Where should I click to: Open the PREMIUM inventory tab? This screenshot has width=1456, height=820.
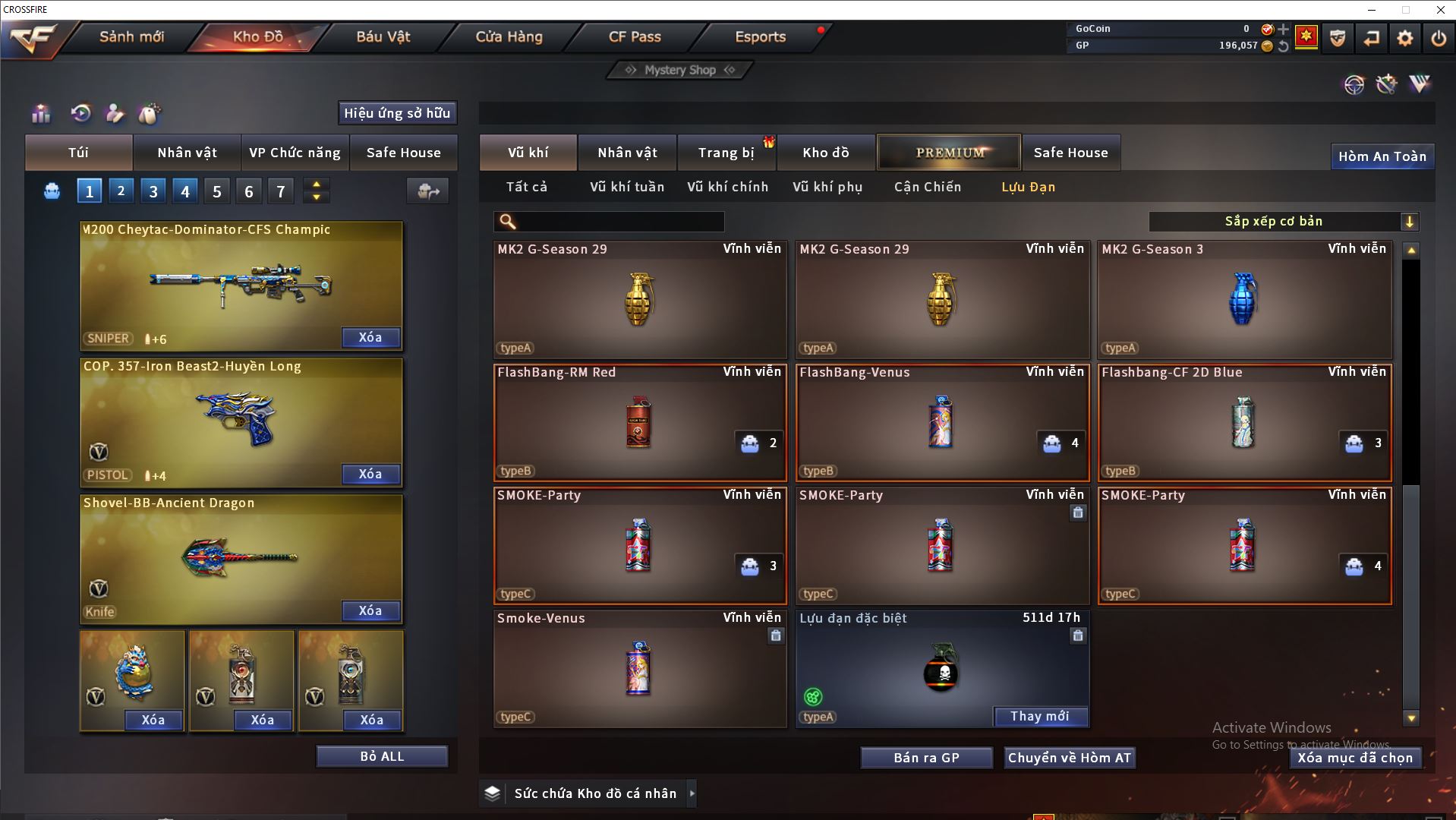tap(950, 153)
